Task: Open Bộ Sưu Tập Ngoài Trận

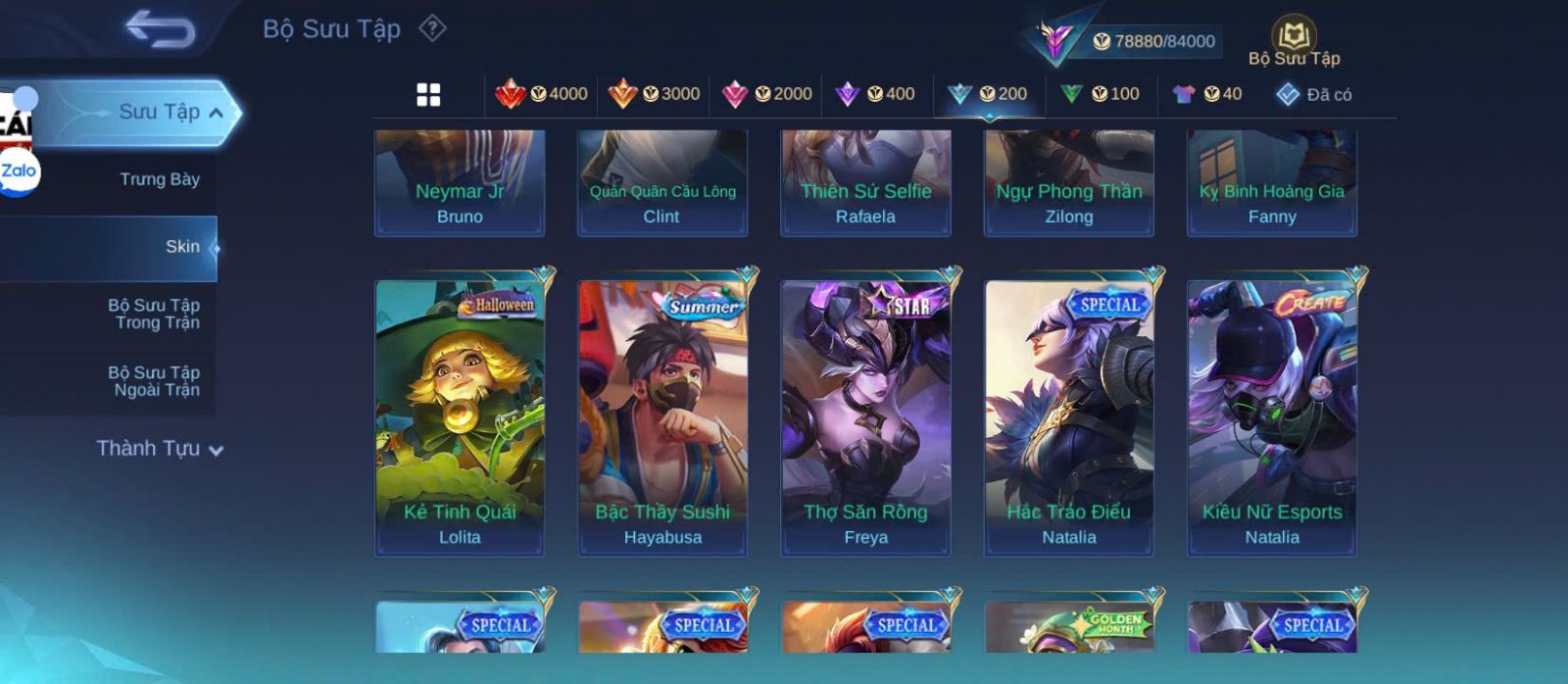Action: [154, 381]
